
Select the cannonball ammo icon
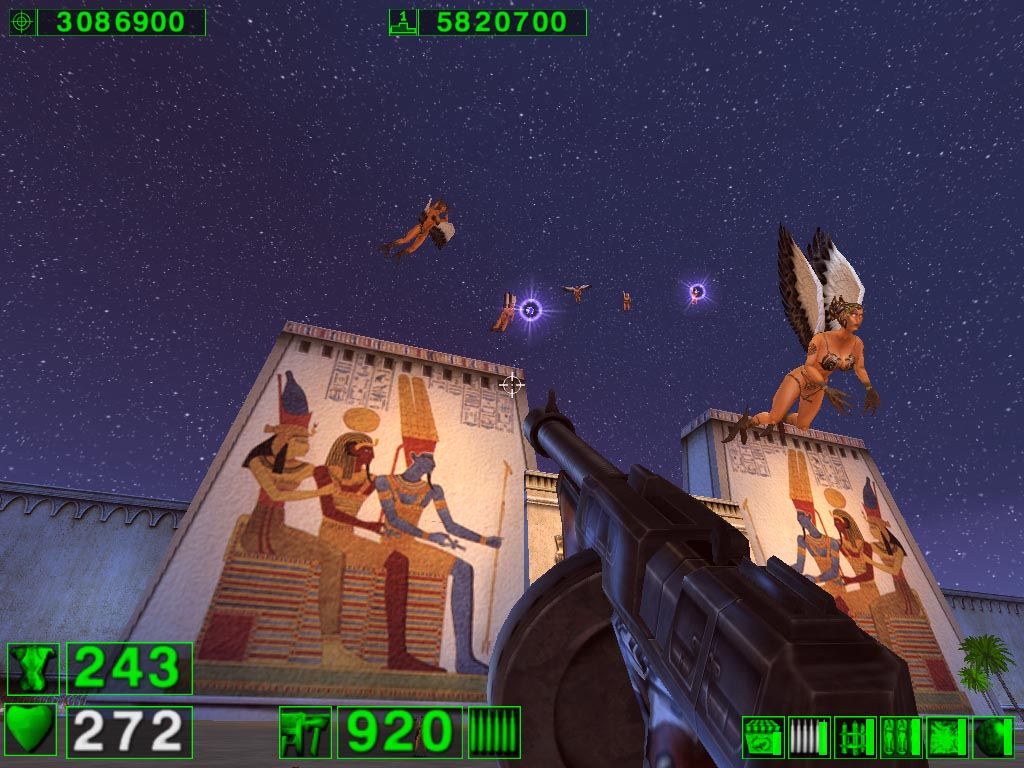[x=993, y=737]
